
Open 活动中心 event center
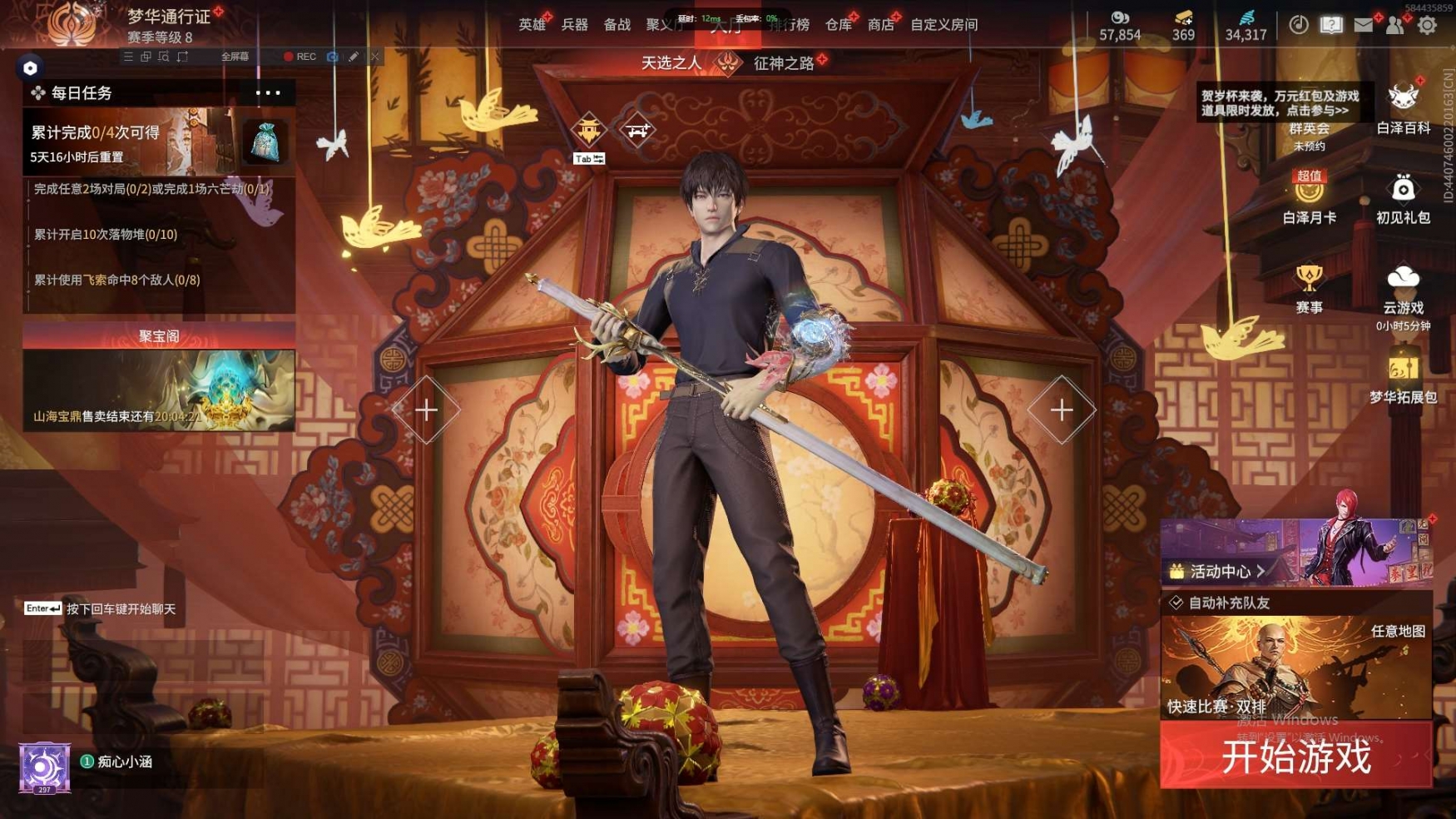tap(1221, 571)
